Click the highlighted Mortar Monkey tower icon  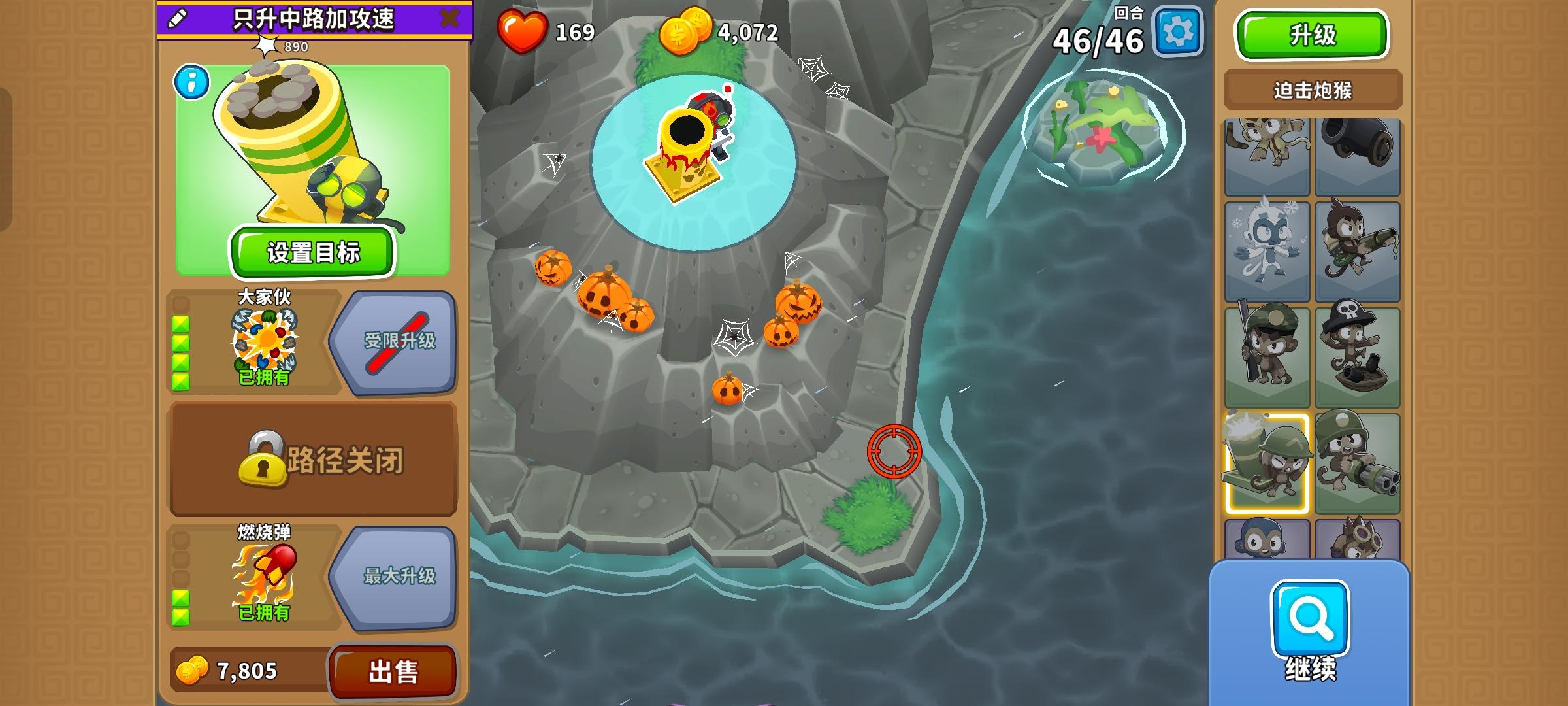pyautogui.click(x=1267, y=461)
